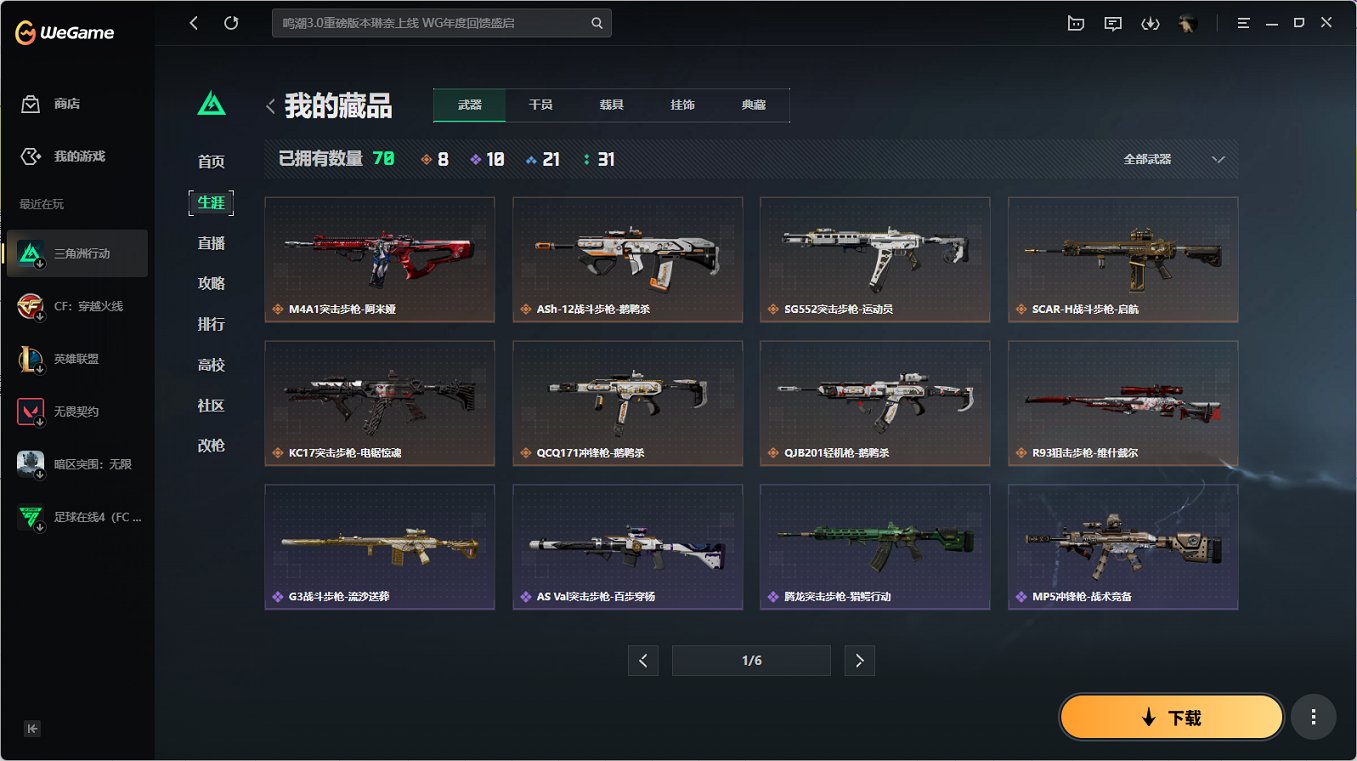Switch to the 典藏 tab
The height and width of the screenshot is (761, 1357).
point(754,103)
